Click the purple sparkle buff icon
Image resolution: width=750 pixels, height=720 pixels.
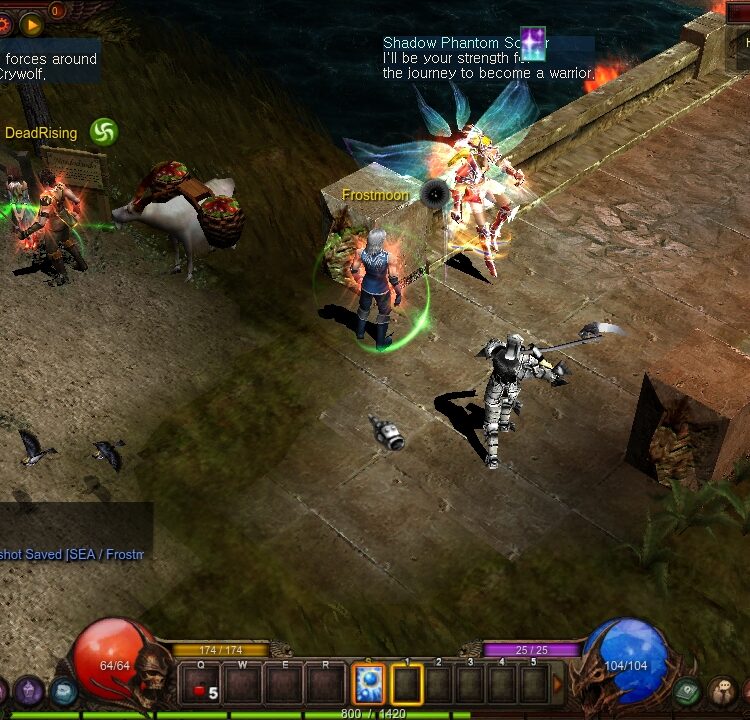(533, 44)
